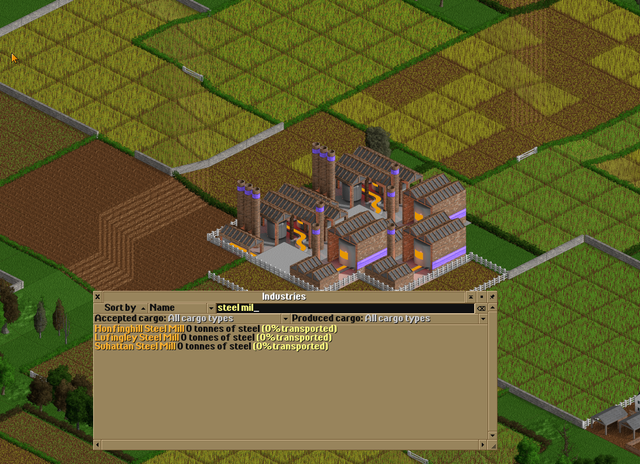This screenshot has height=464, width=640.
Task: Select Honfinghill Steel Mill in the list
Action: pyautogui.click(x=136, y=328)
